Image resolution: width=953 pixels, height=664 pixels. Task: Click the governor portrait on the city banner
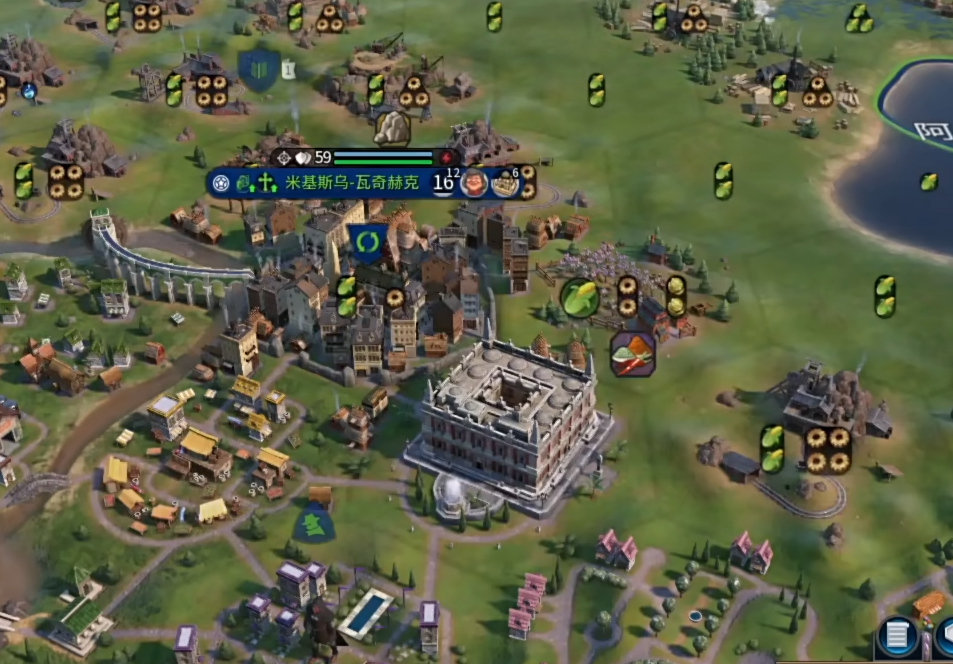[475, 183]
